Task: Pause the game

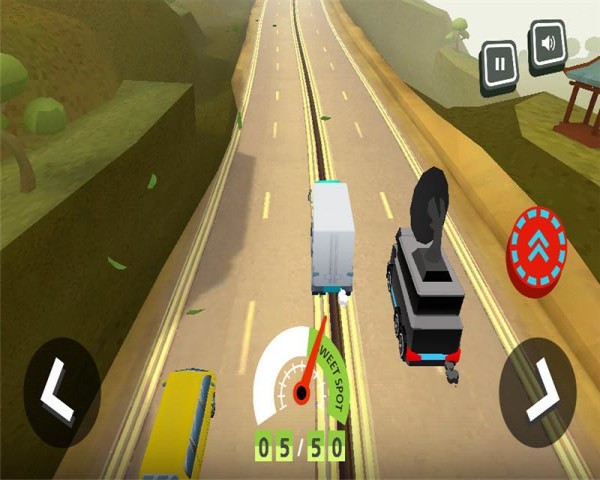Action: coord(498,67)
